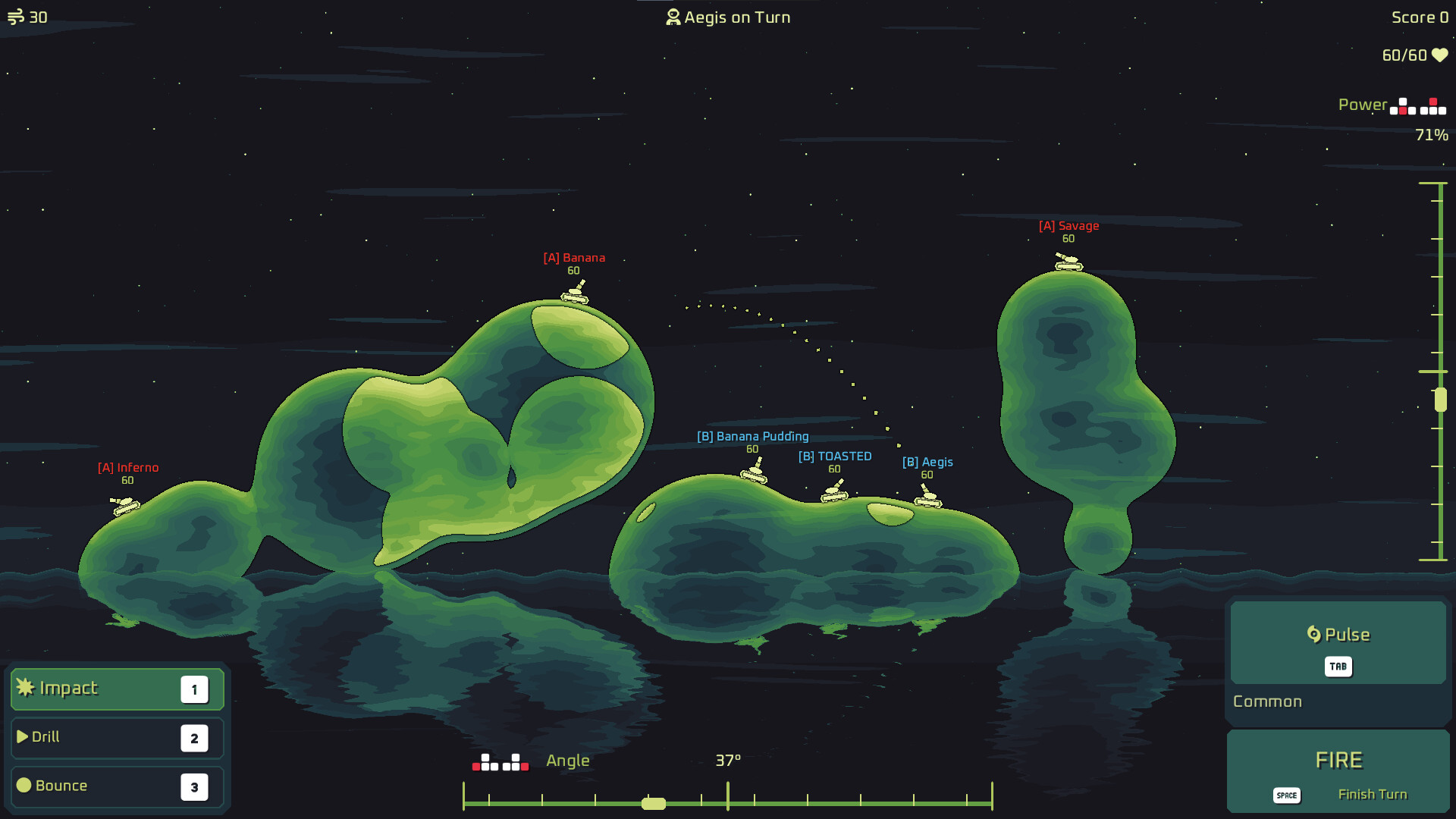Viewport: 1456px width, 819px height.
Task: Click the heart icon next to health
Action: click(1439, 55)
